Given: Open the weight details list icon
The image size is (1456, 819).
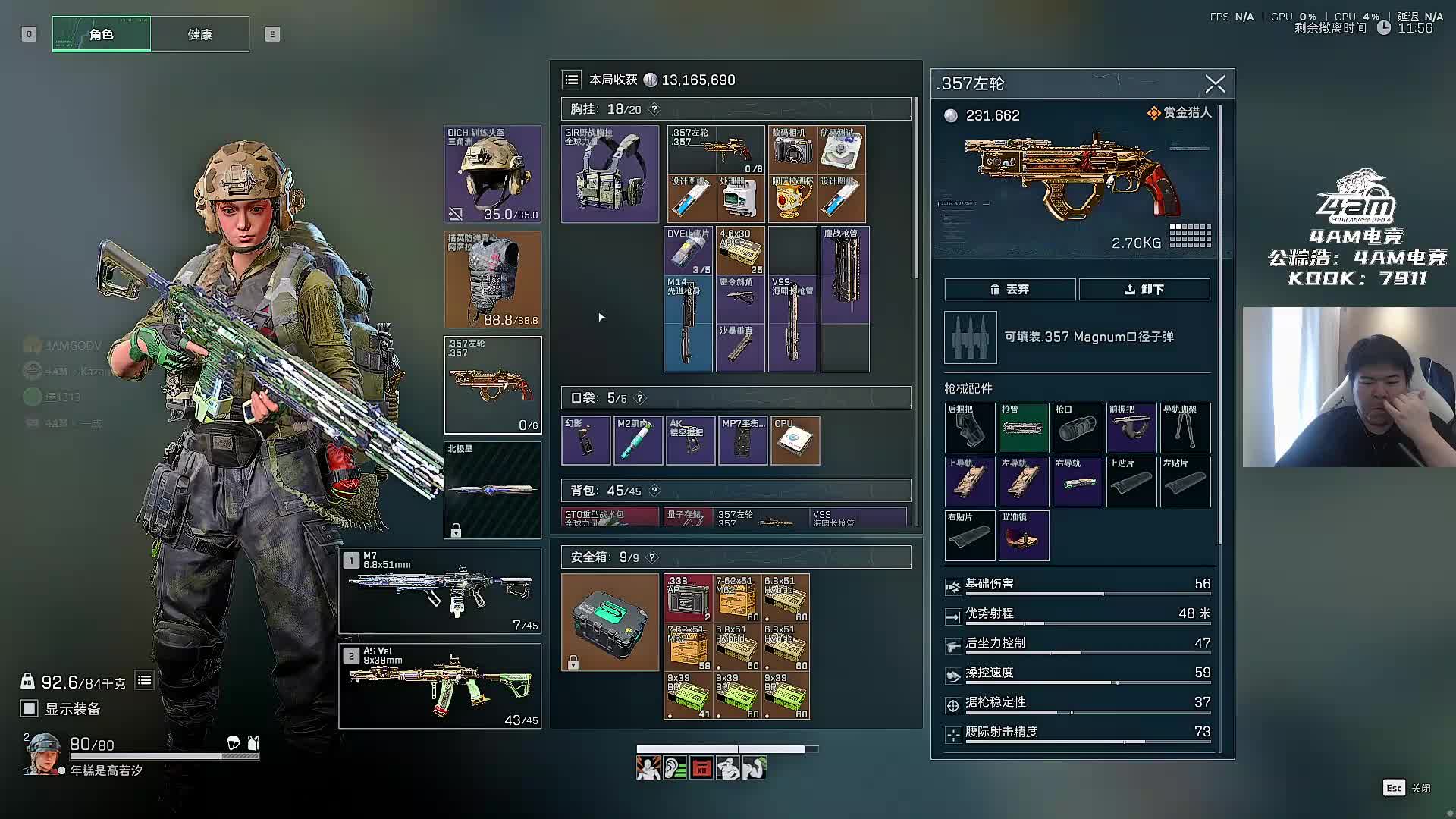Looking at the screenshot, I should click(144, 681).
